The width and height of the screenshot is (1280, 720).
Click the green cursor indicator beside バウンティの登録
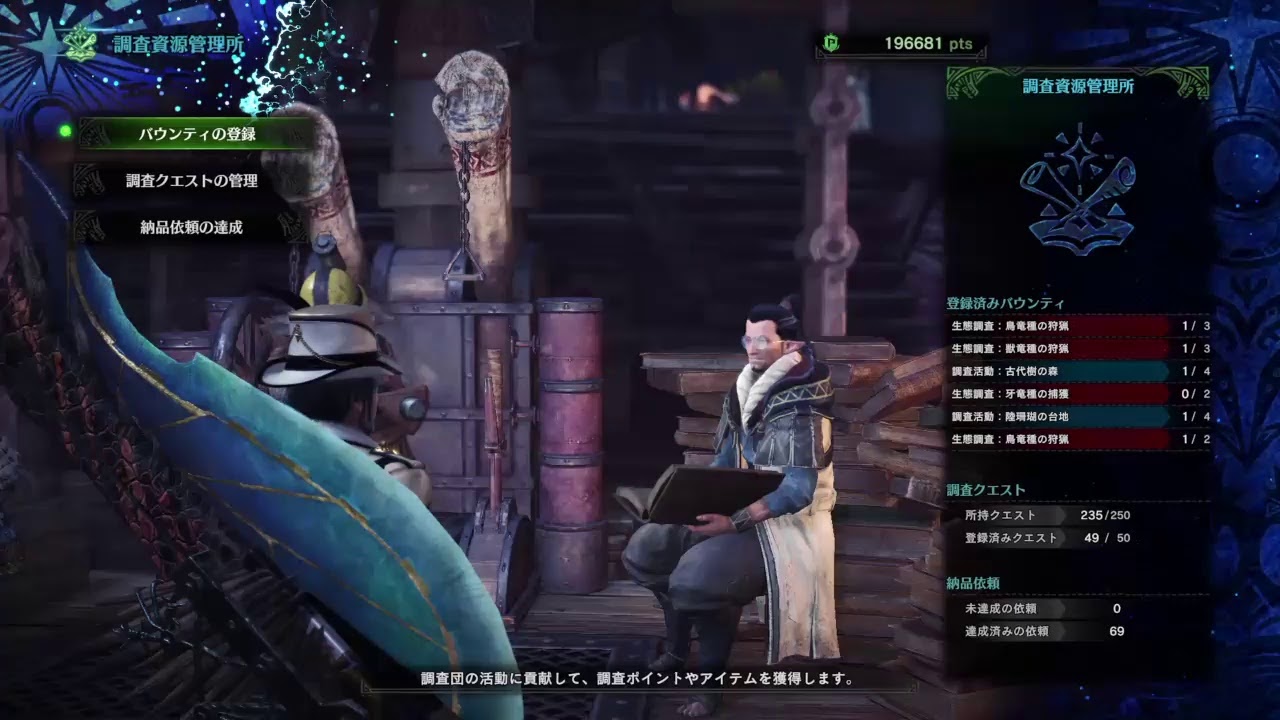click(x=65, y=131)
